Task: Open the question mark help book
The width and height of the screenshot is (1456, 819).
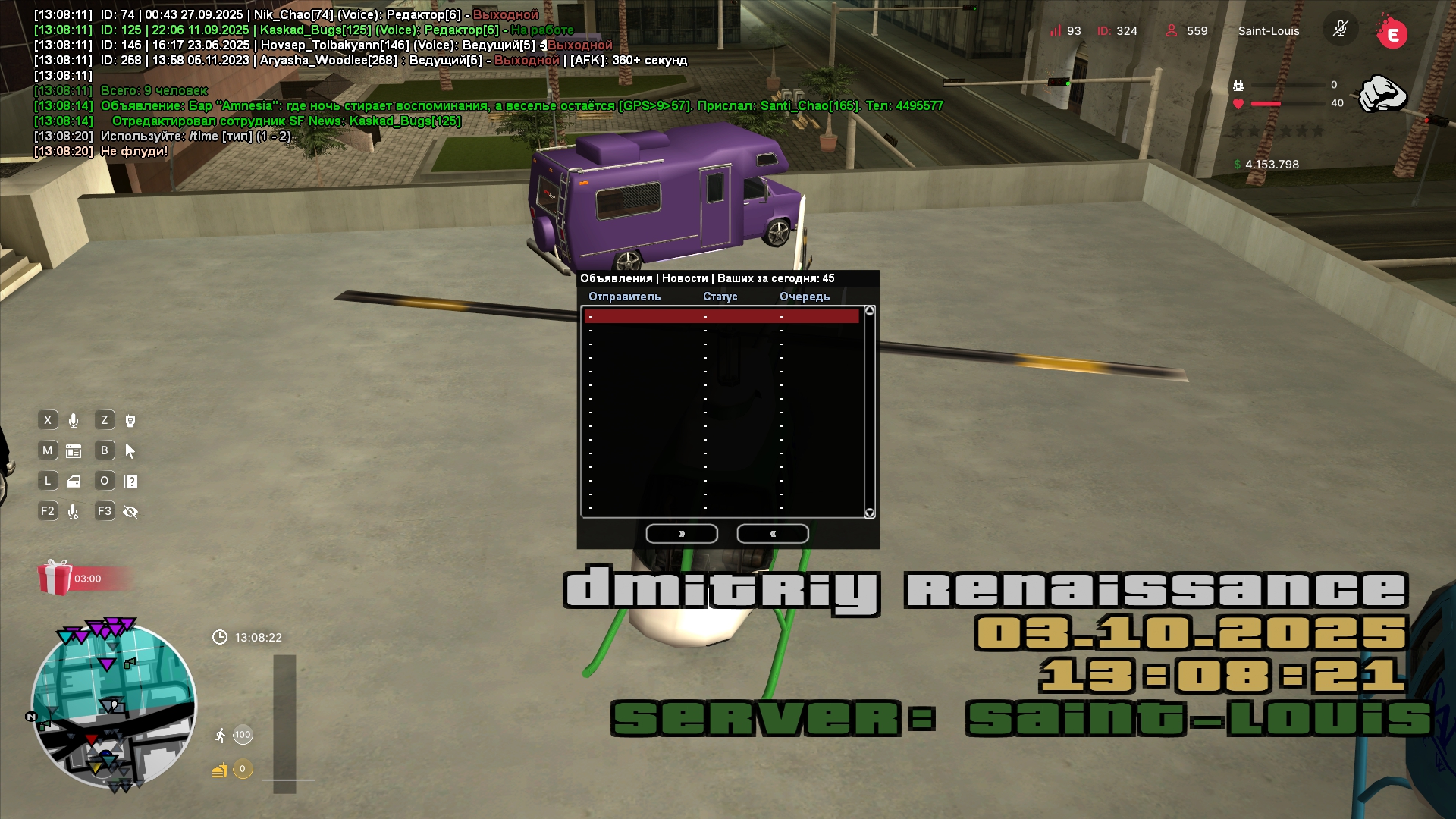Action: click(130, 482)
